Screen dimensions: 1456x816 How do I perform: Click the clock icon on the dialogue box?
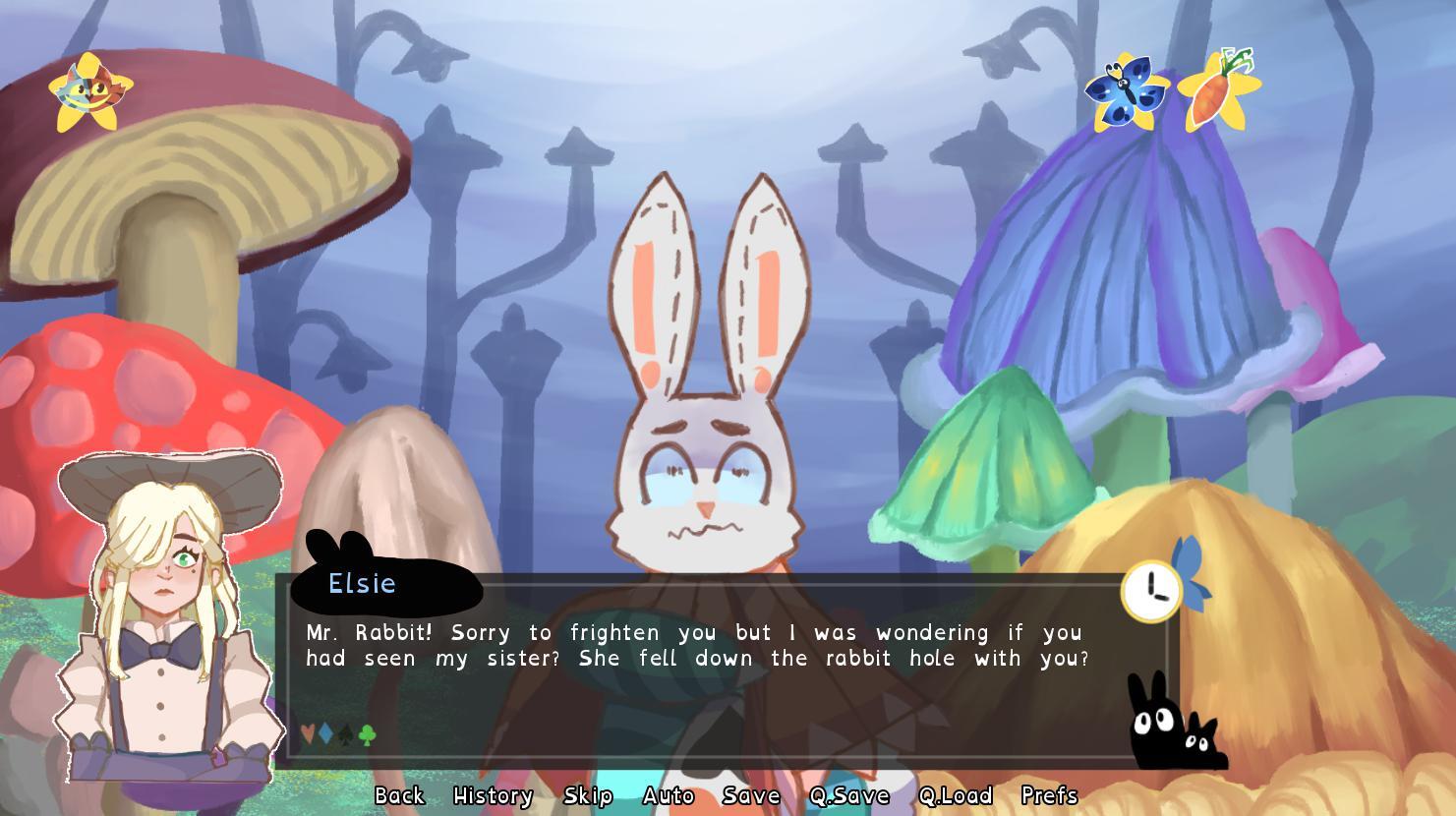1149,589
